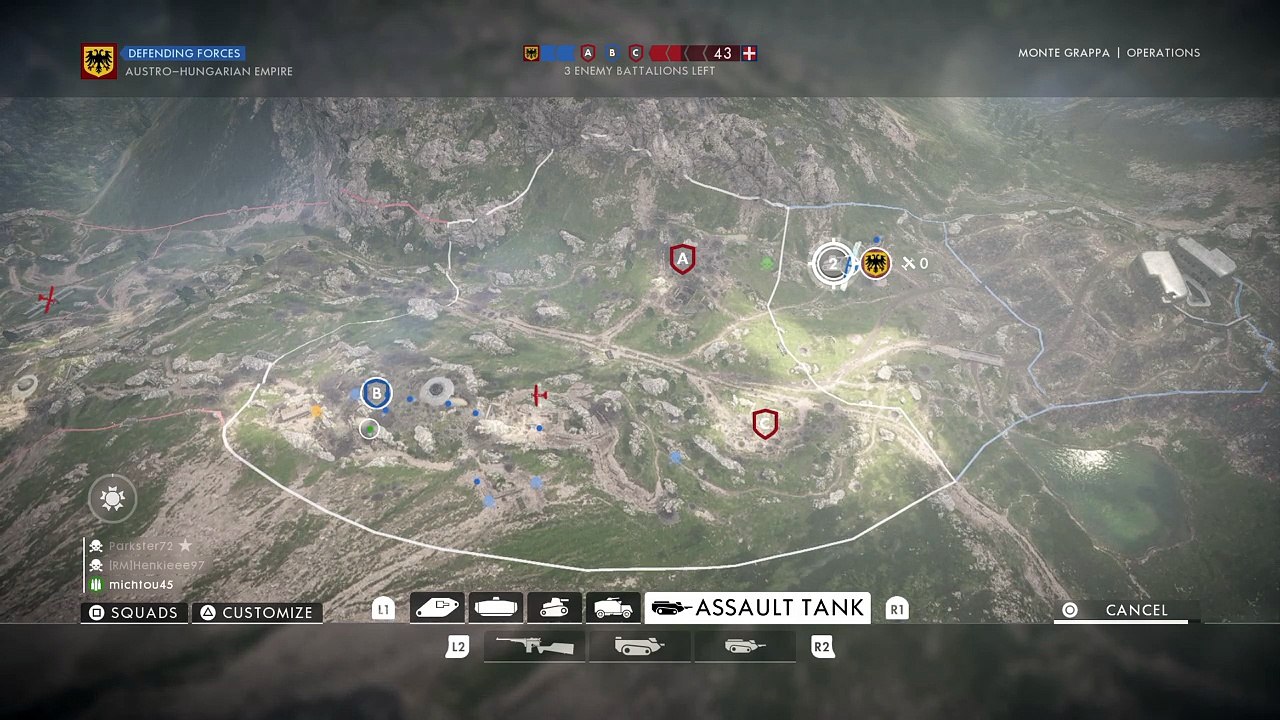Choose the eagle headquarters spawn point
Screen dimensions: 1280x720
coord(876,264)
